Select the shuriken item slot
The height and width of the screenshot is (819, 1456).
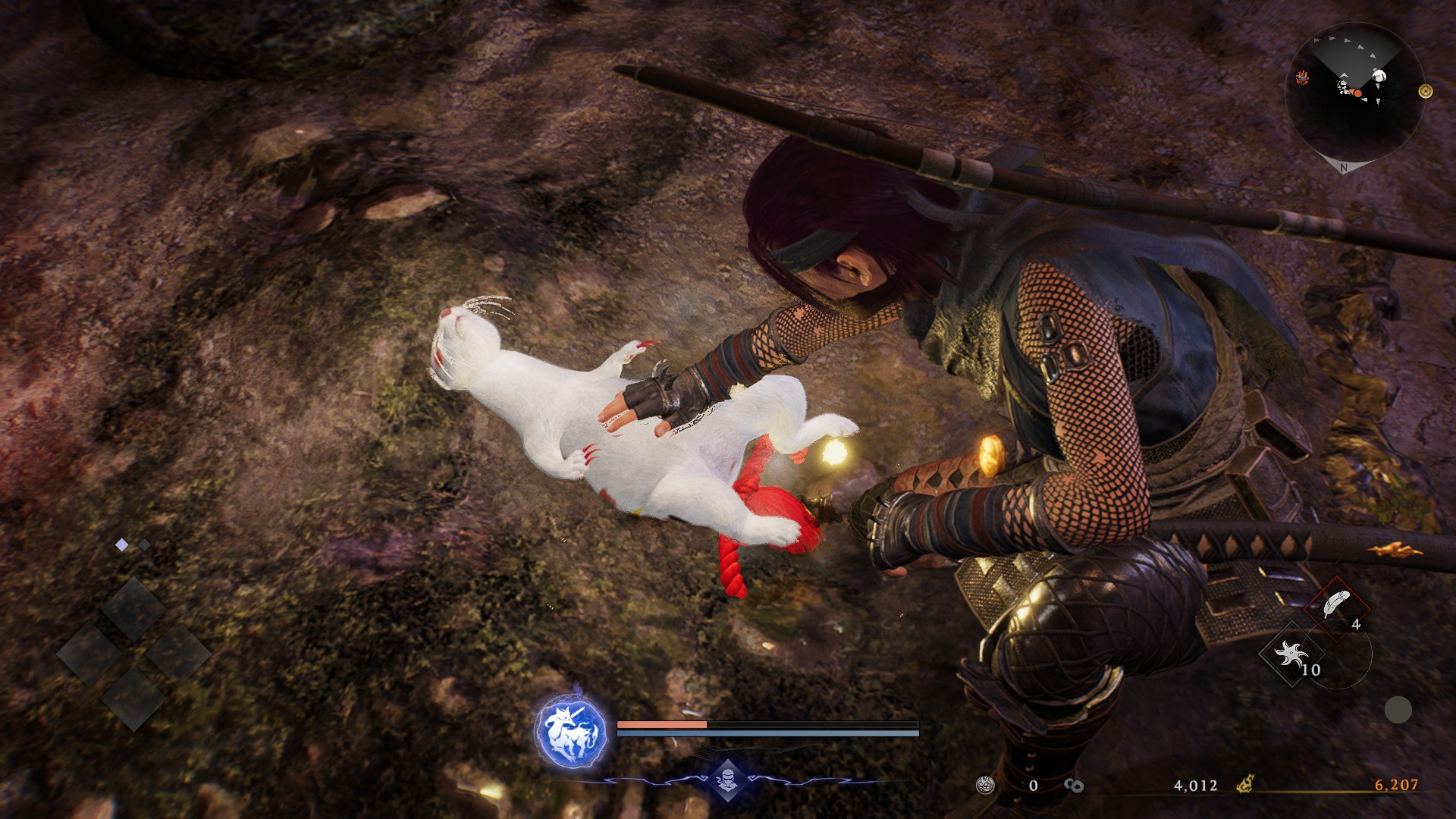[x=1291, y=654]
